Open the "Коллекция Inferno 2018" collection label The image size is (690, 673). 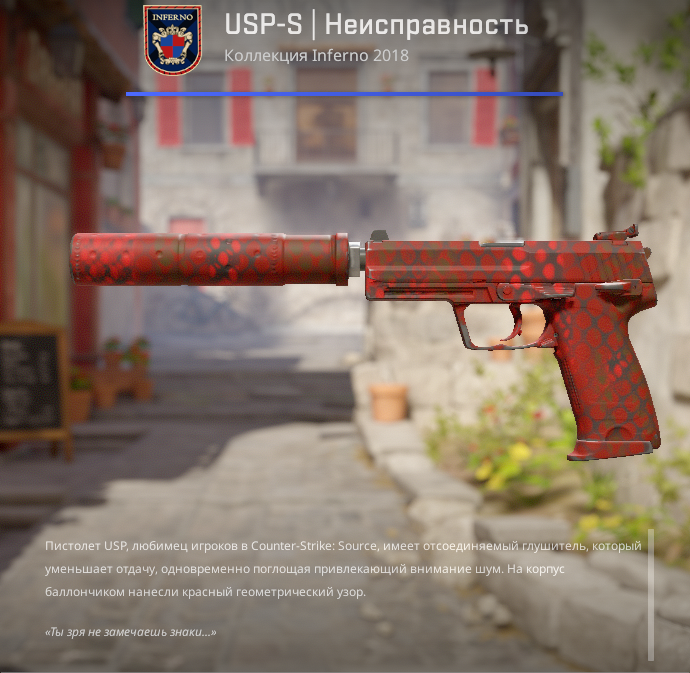[x=316, y=55]
